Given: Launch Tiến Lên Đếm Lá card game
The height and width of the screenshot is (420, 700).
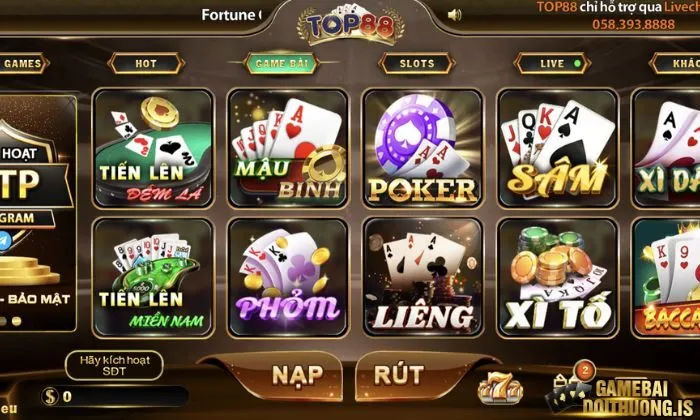Looking at the screenshot, I should [x=154, y=147].
